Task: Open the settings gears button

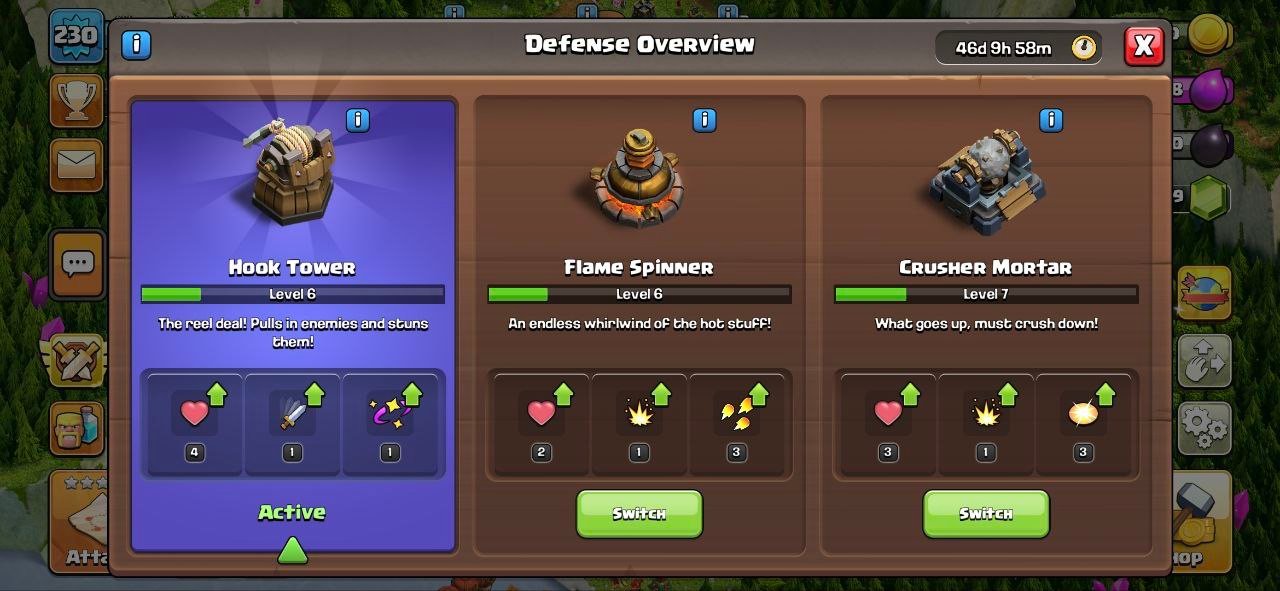Action: 1204,428
